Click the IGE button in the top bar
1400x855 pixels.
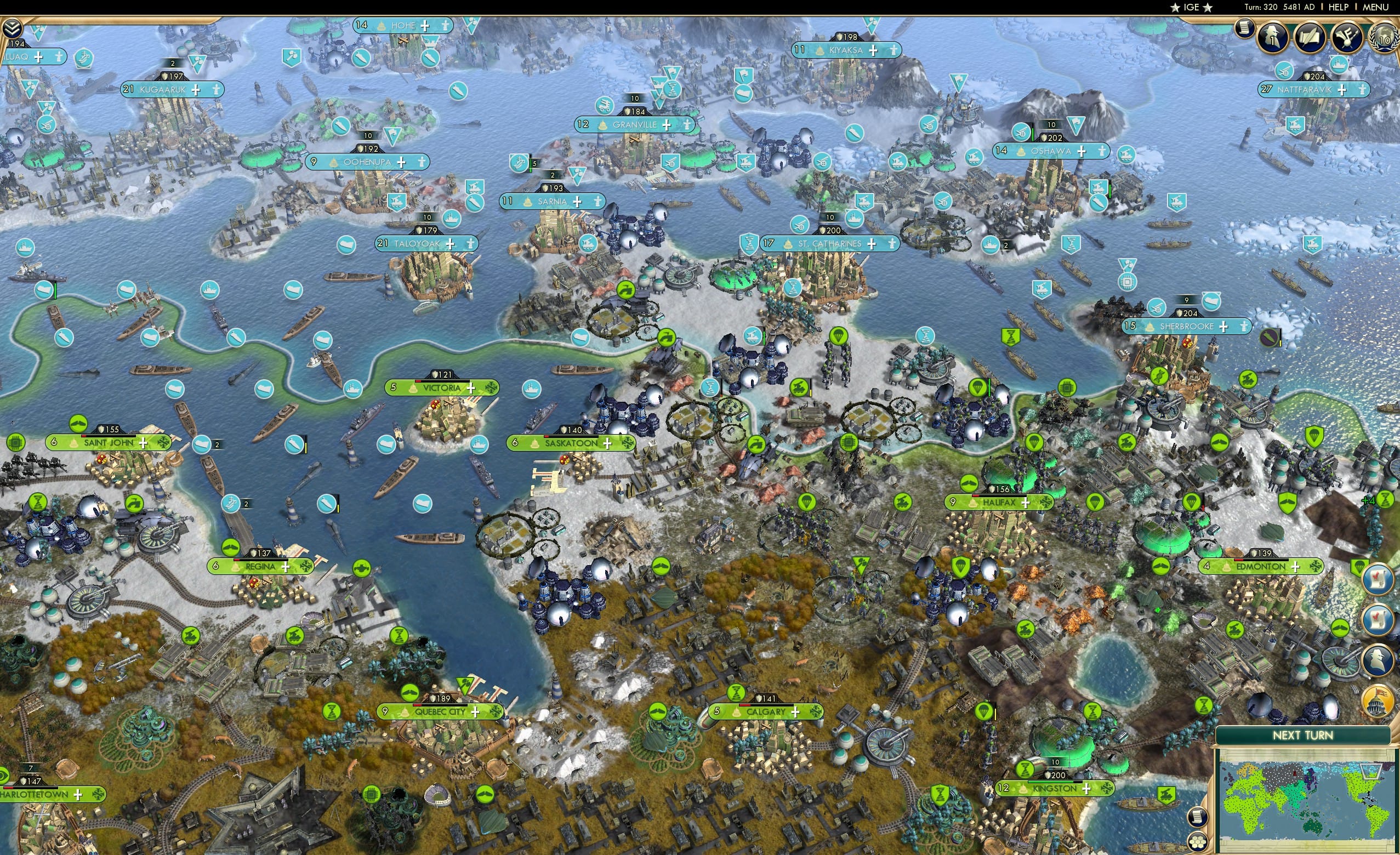1191,7
